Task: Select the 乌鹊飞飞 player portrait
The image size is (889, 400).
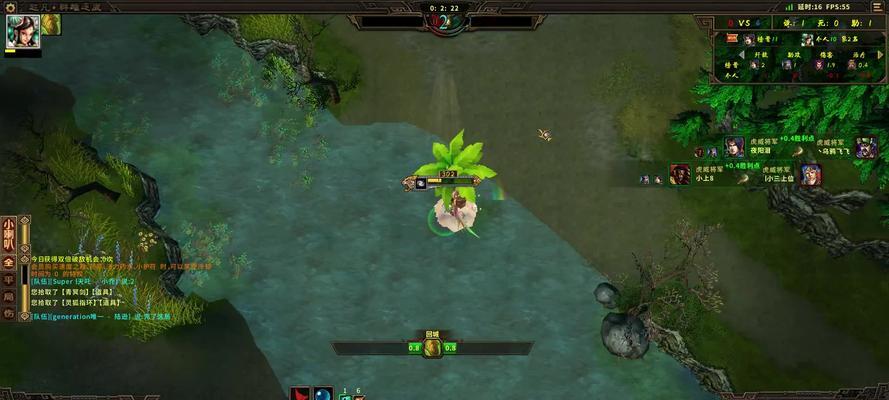Action: tap(866, 148)
